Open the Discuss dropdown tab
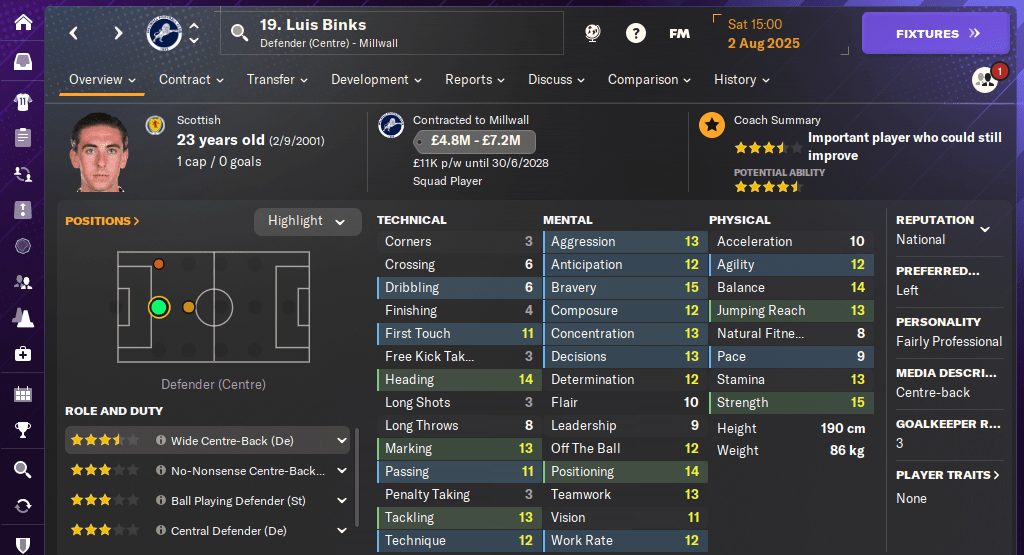The height and width of the screenshot is (555, 1024). pyautogui.click(x=557, y=80)
